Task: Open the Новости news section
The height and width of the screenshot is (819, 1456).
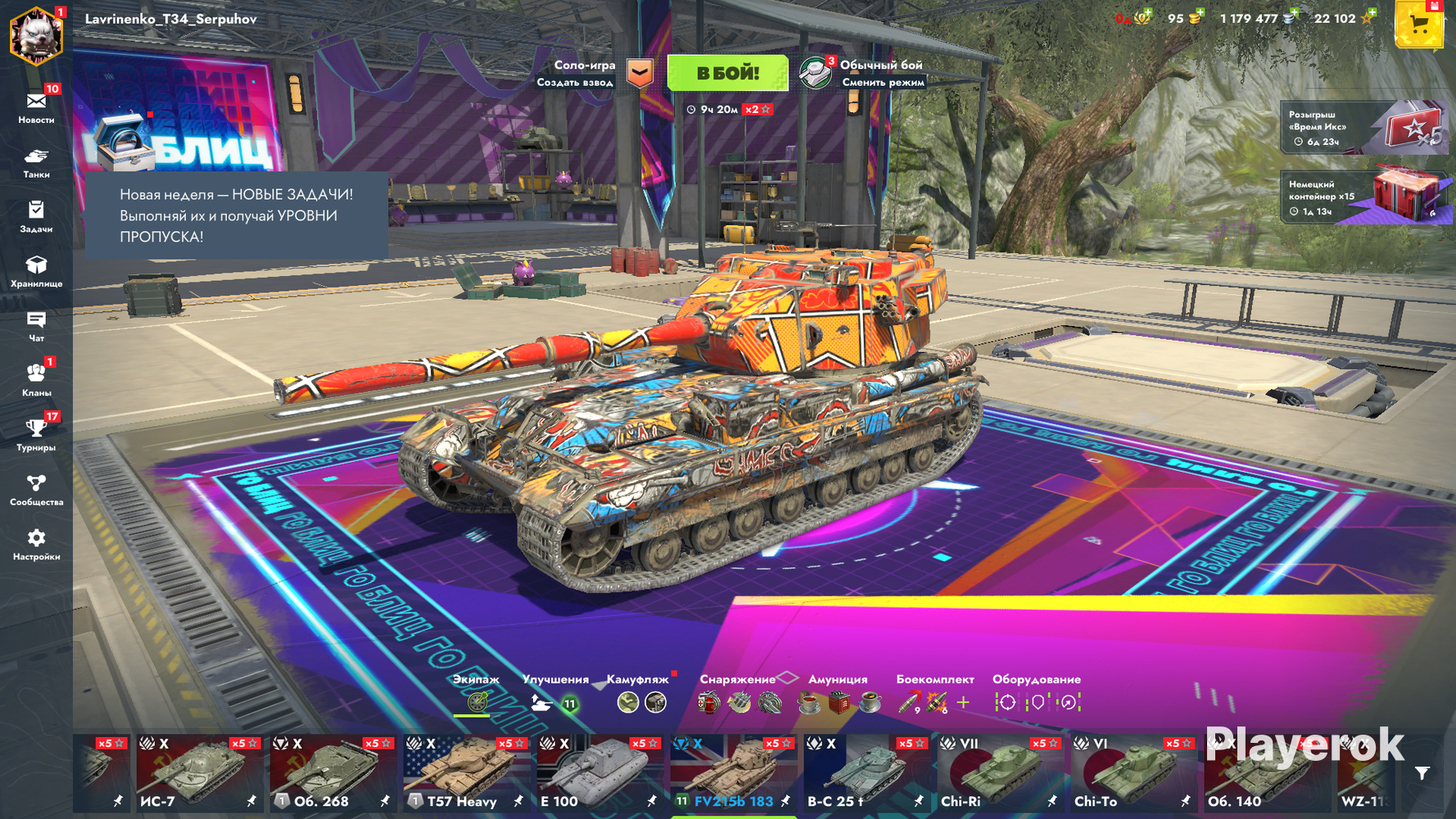Action: click(x=36, y=107)
